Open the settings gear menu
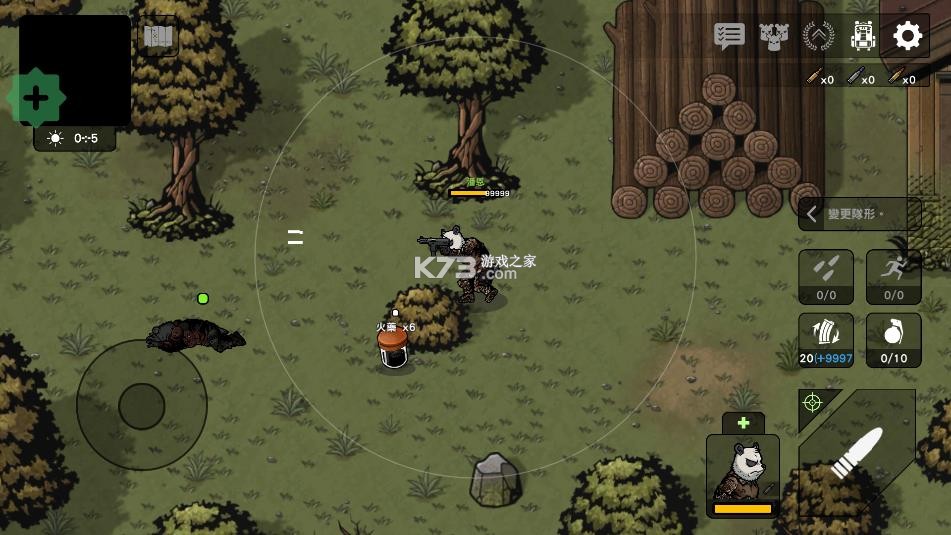This screenshot has height=535, width=951. point(907,37)
